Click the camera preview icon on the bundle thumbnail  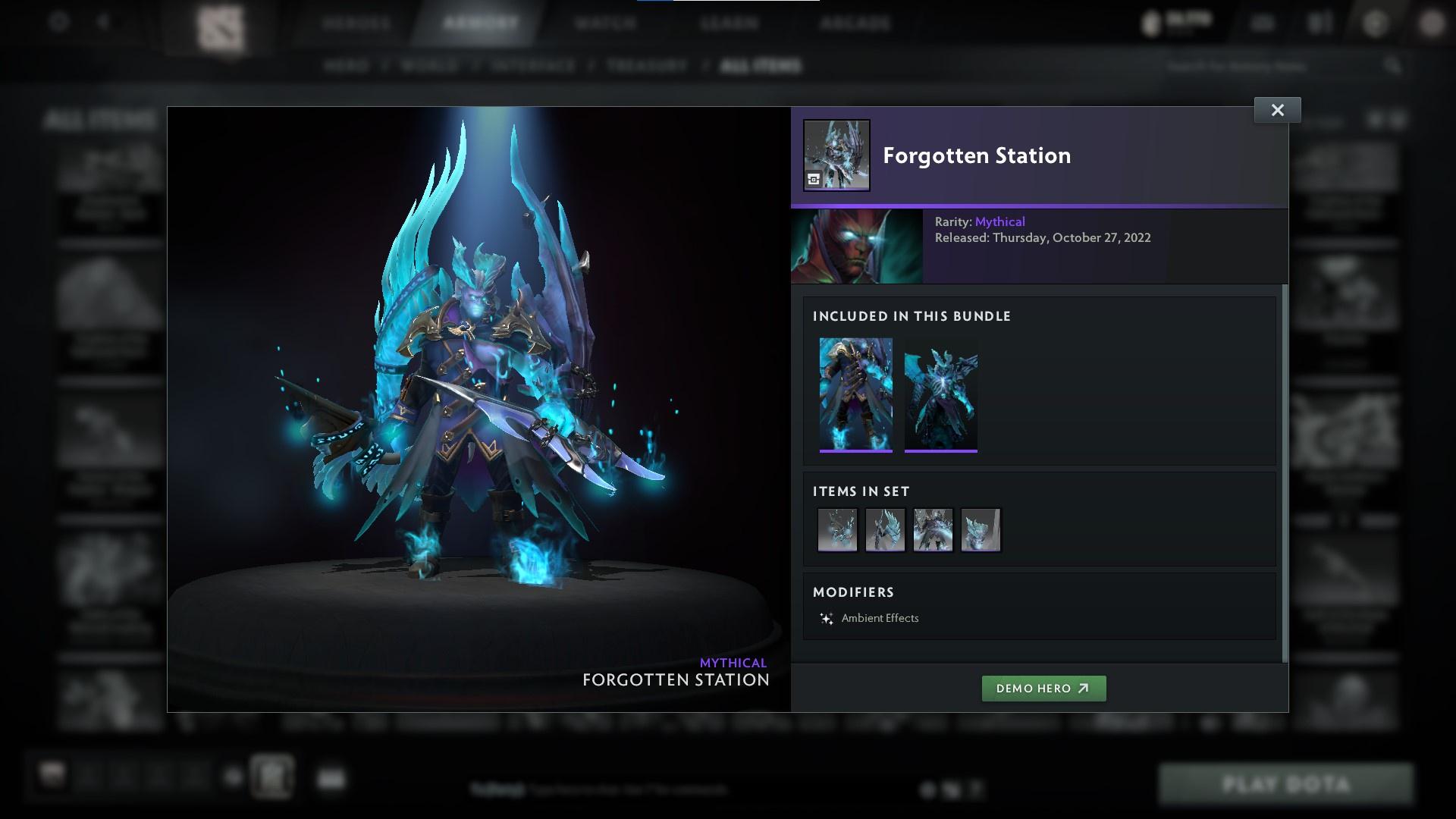pyautogui.click(x=814, y=180)
